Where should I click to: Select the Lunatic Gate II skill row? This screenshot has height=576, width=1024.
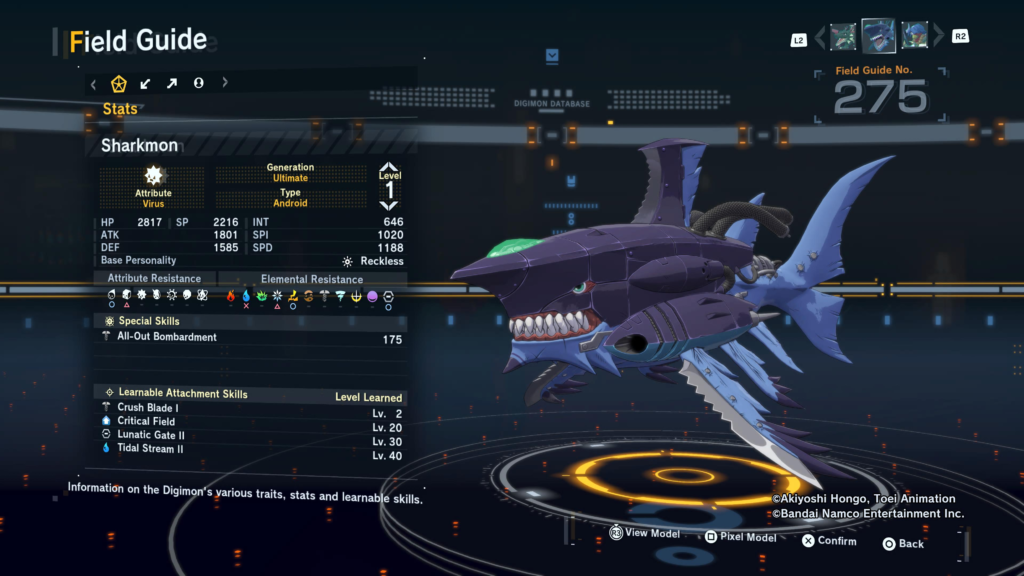coord(252,436)
